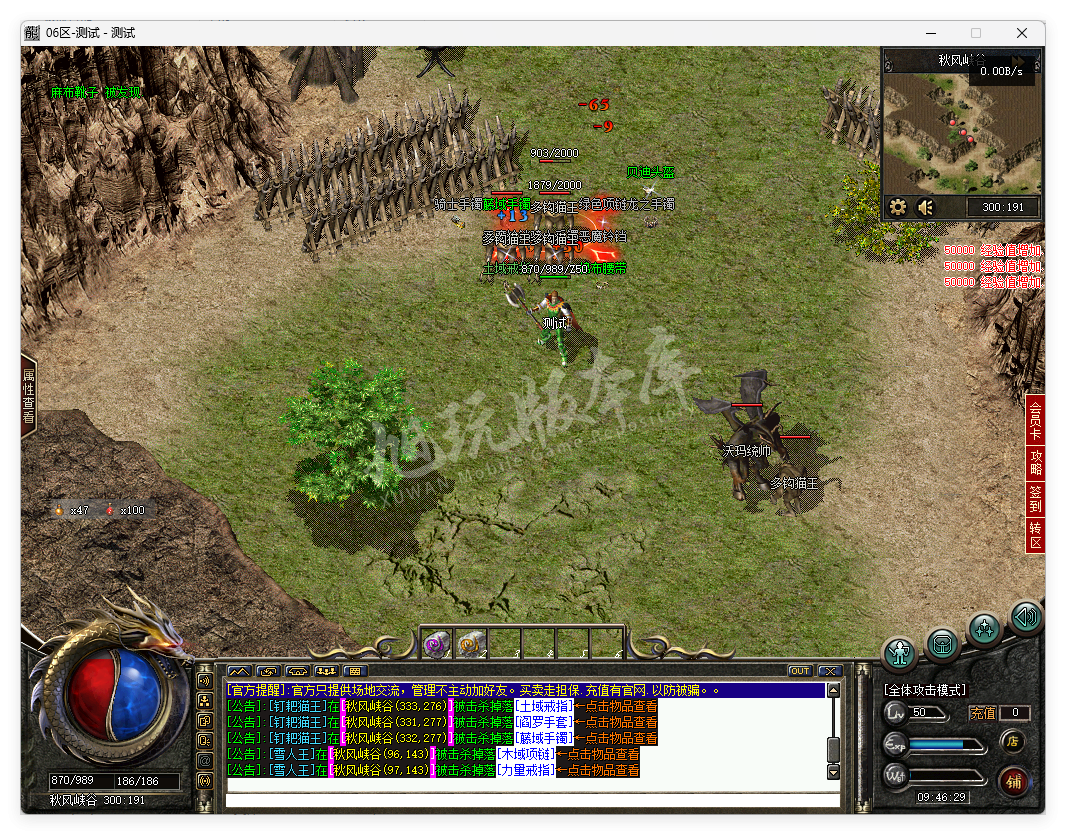Toggle the 全体攻击模式 attack mode label
The height and width of the screenshot is (835, 1066).
925,690
